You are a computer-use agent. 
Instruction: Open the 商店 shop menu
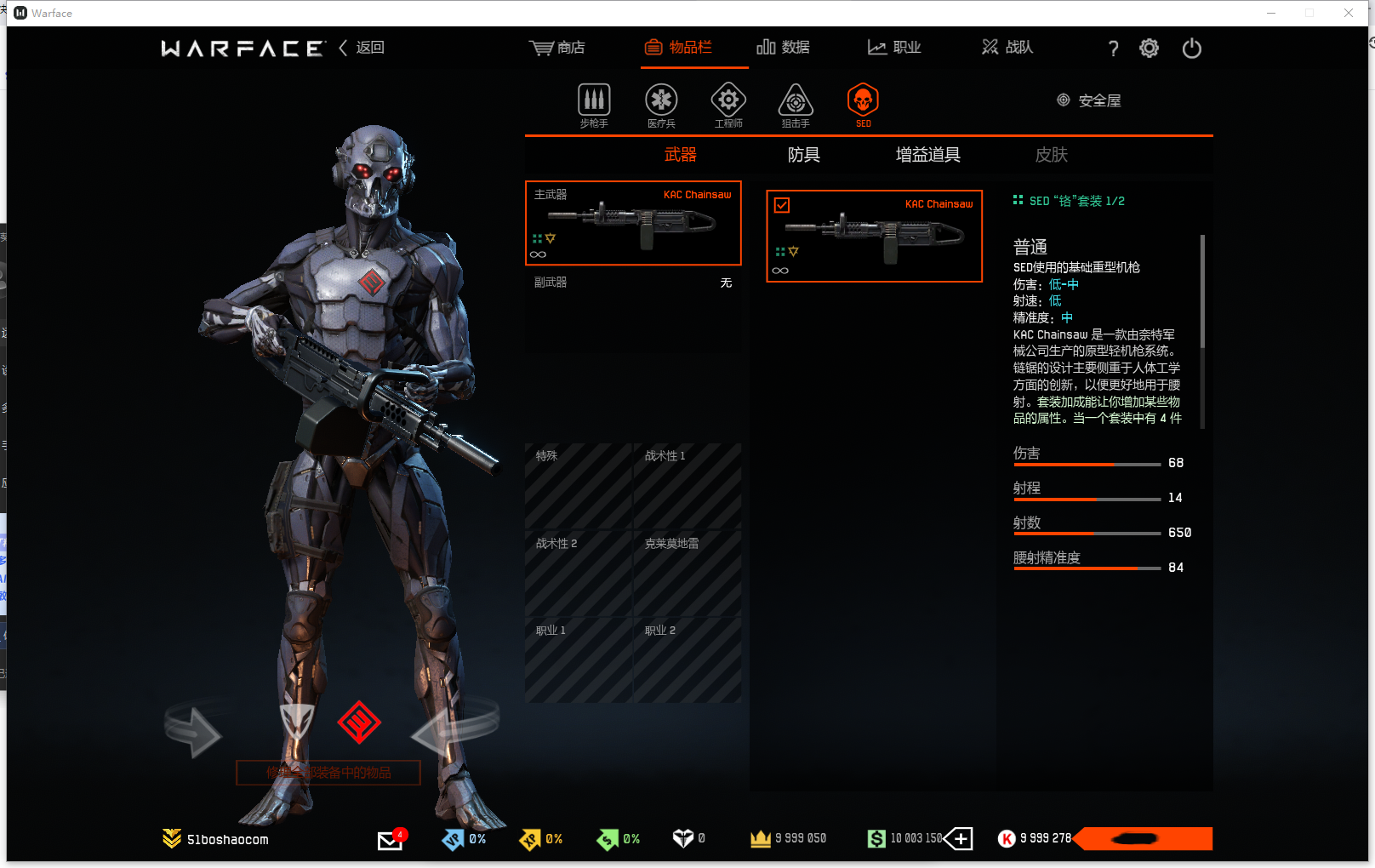click(557, 48)
